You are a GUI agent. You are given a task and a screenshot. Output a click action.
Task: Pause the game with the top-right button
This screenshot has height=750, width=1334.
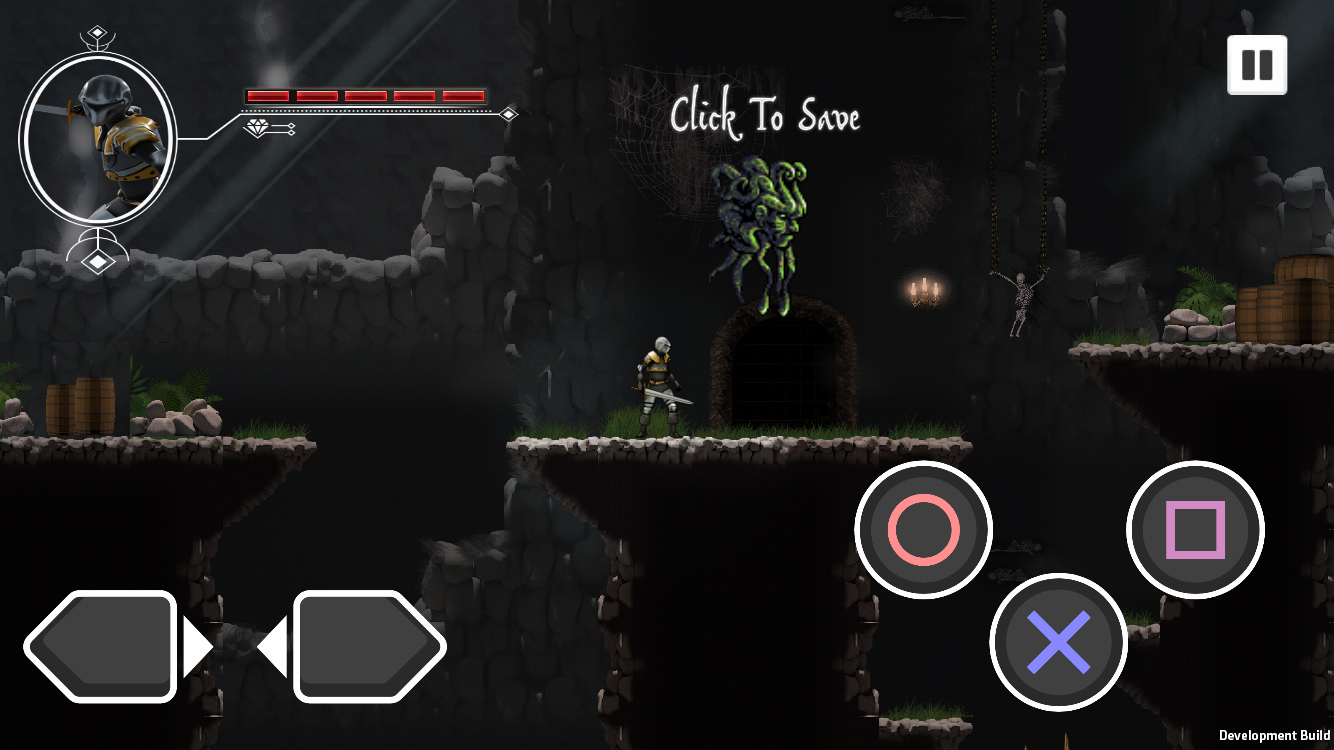coord(1257,65)
